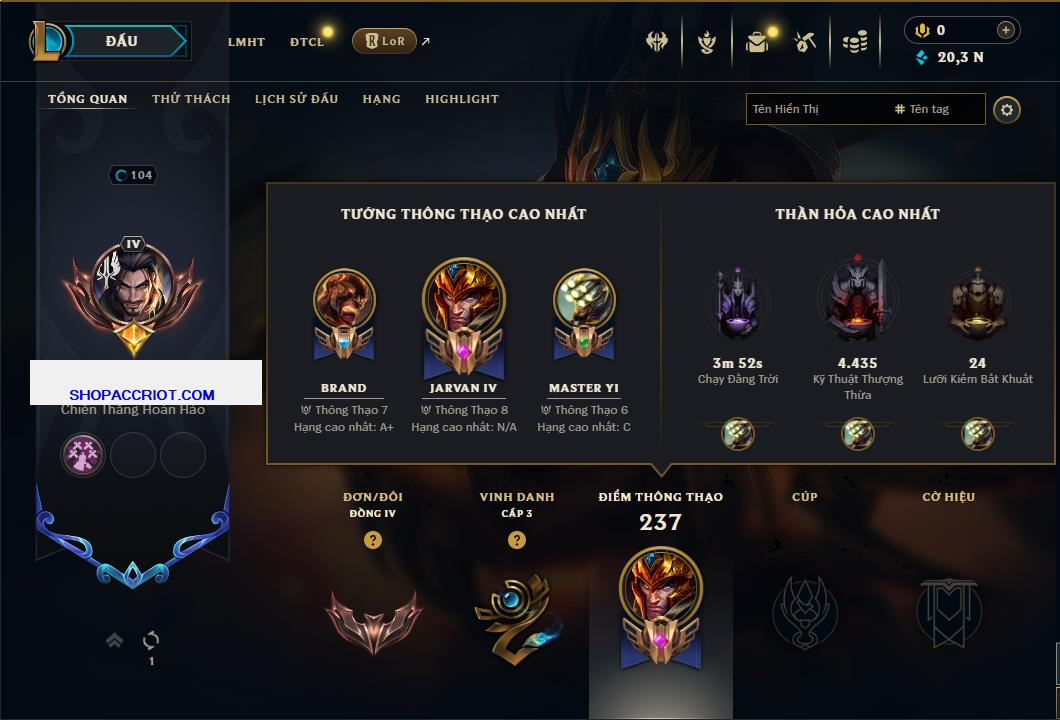Open the crafting hammer icon
1060x720 pixels.
pos(805,42)
